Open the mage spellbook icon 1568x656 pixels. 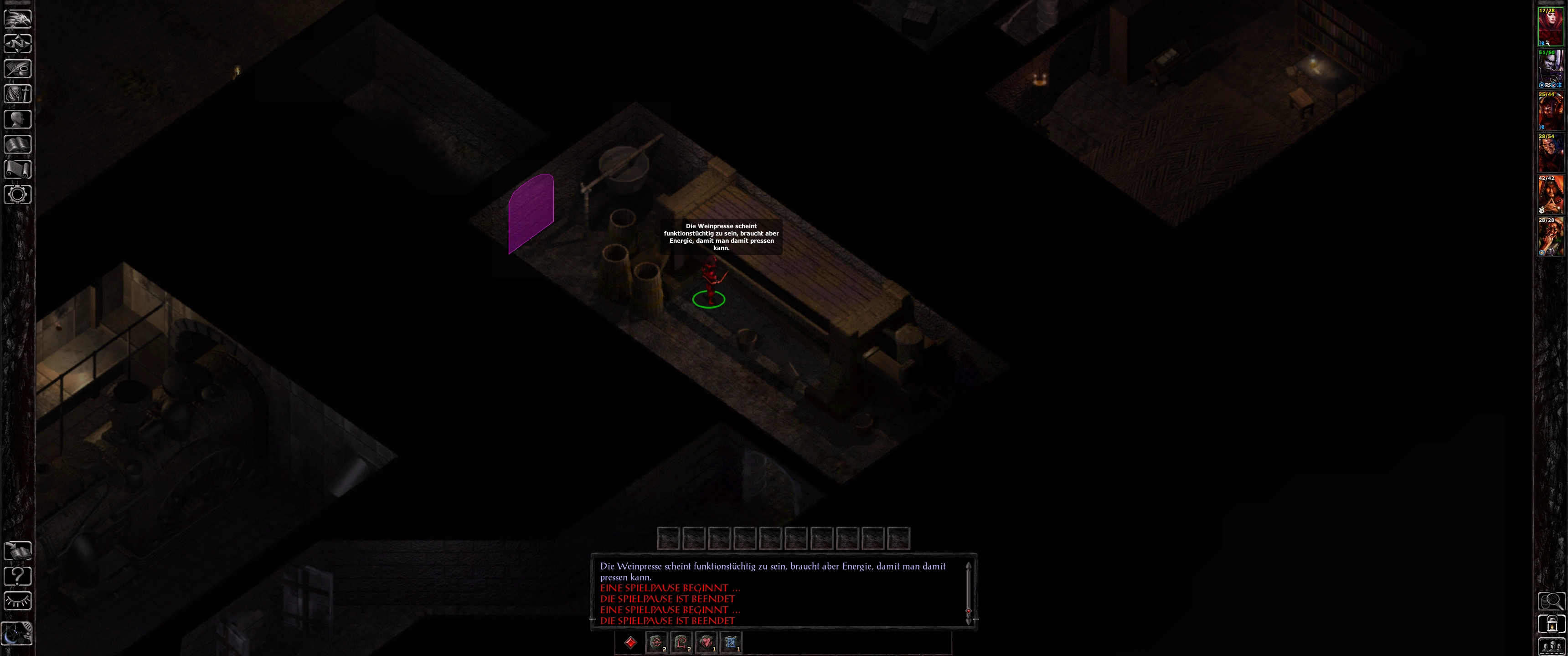click(x=18, y=144)
